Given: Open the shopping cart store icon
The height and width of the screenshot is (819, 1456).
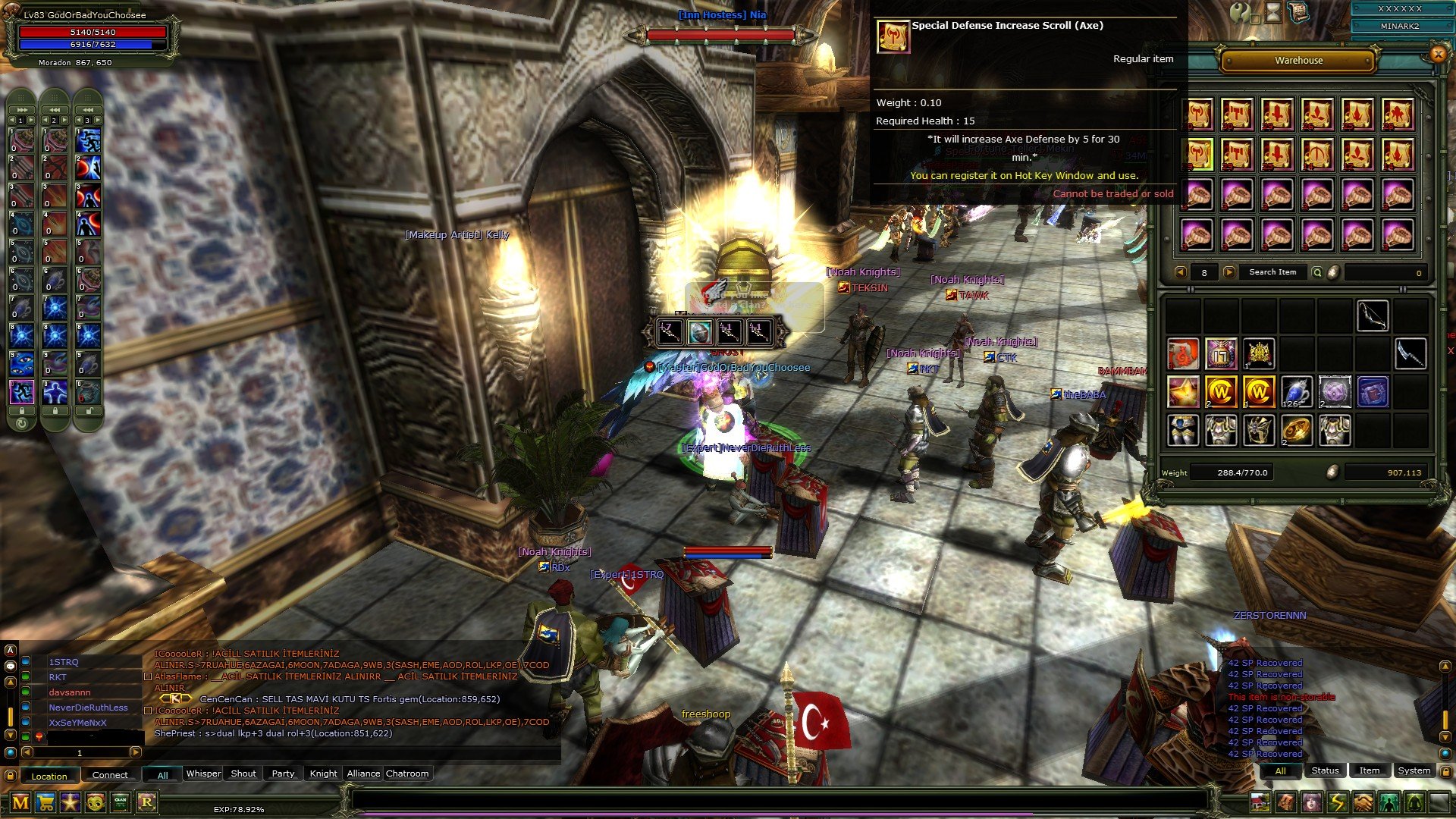Looking at the screenshot, I should coord(45,802).
